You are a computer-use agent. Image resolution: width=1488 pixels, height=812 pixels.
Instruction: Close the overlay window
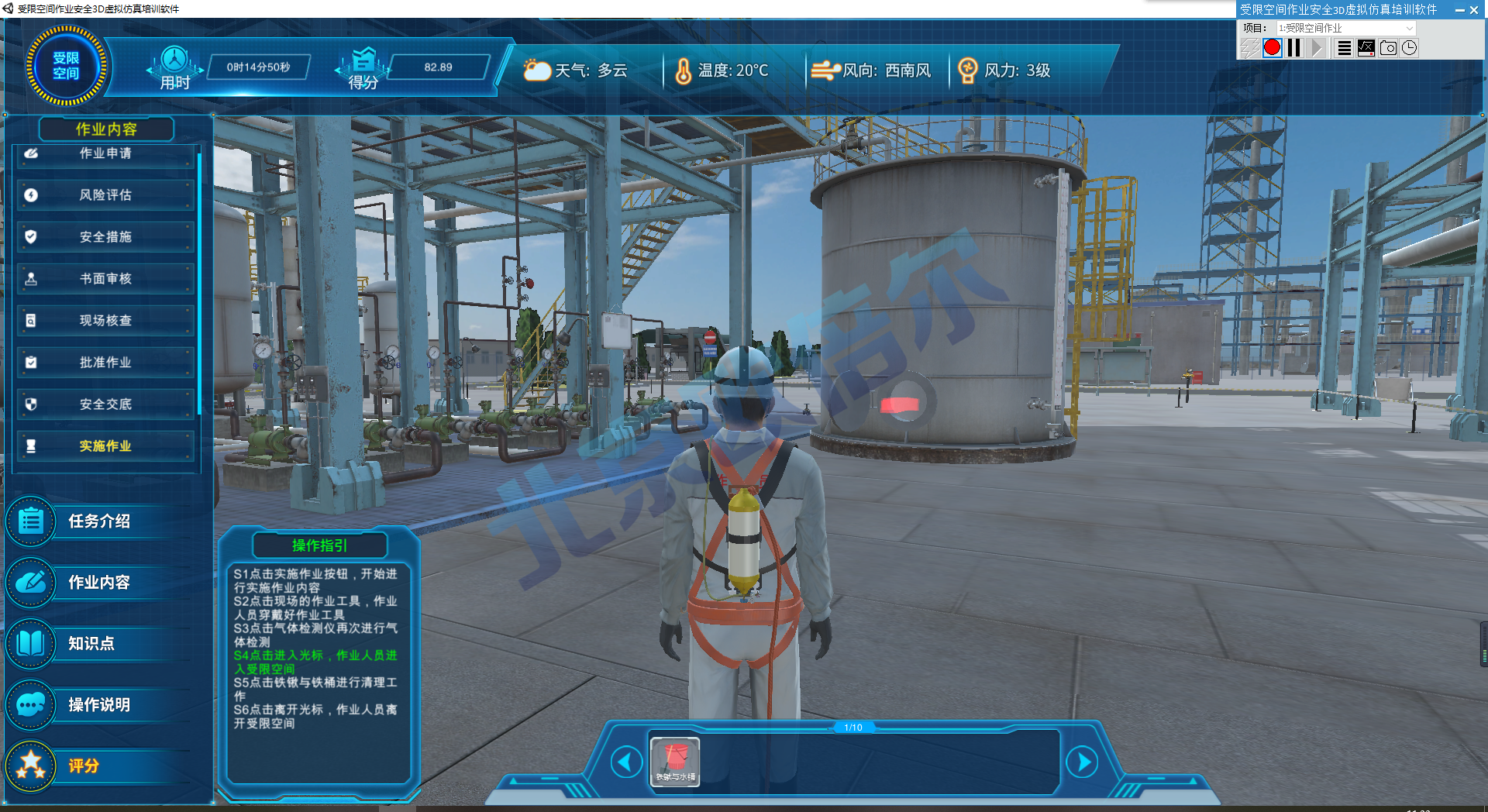(1474, 10)
